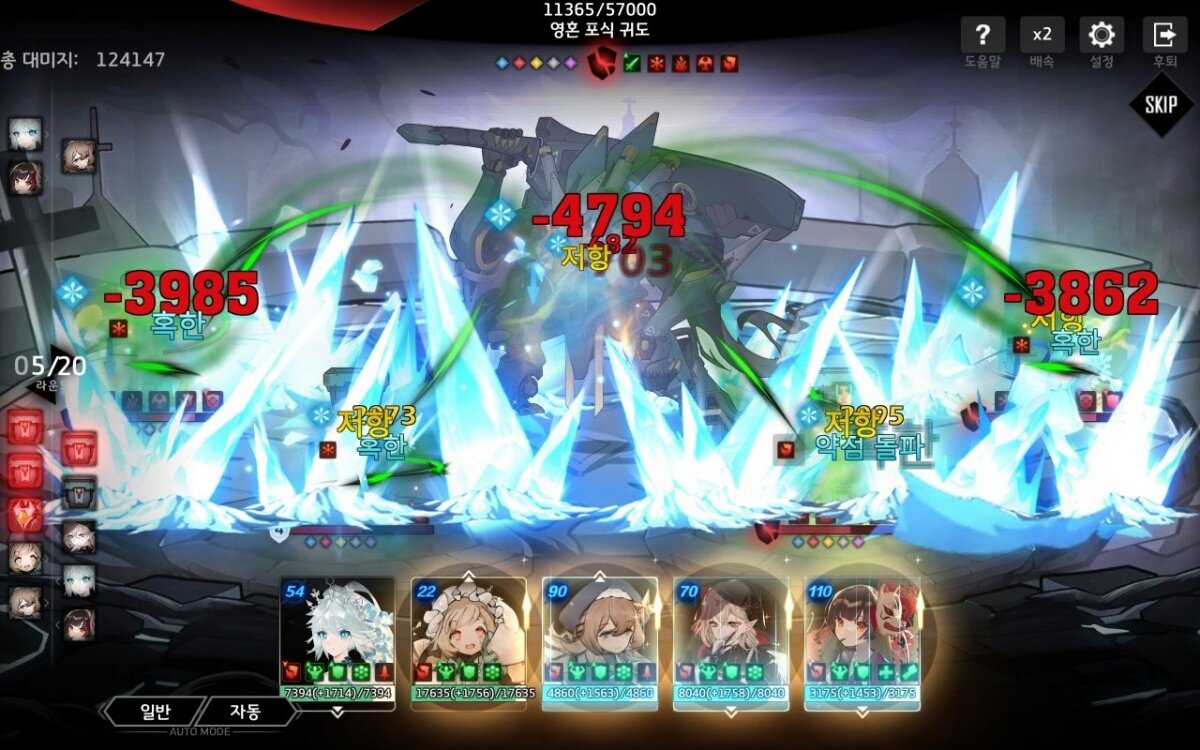Enable 자동 auto mode
Viewport: 1200px width, 750px height.
click(x=245, y=712)
